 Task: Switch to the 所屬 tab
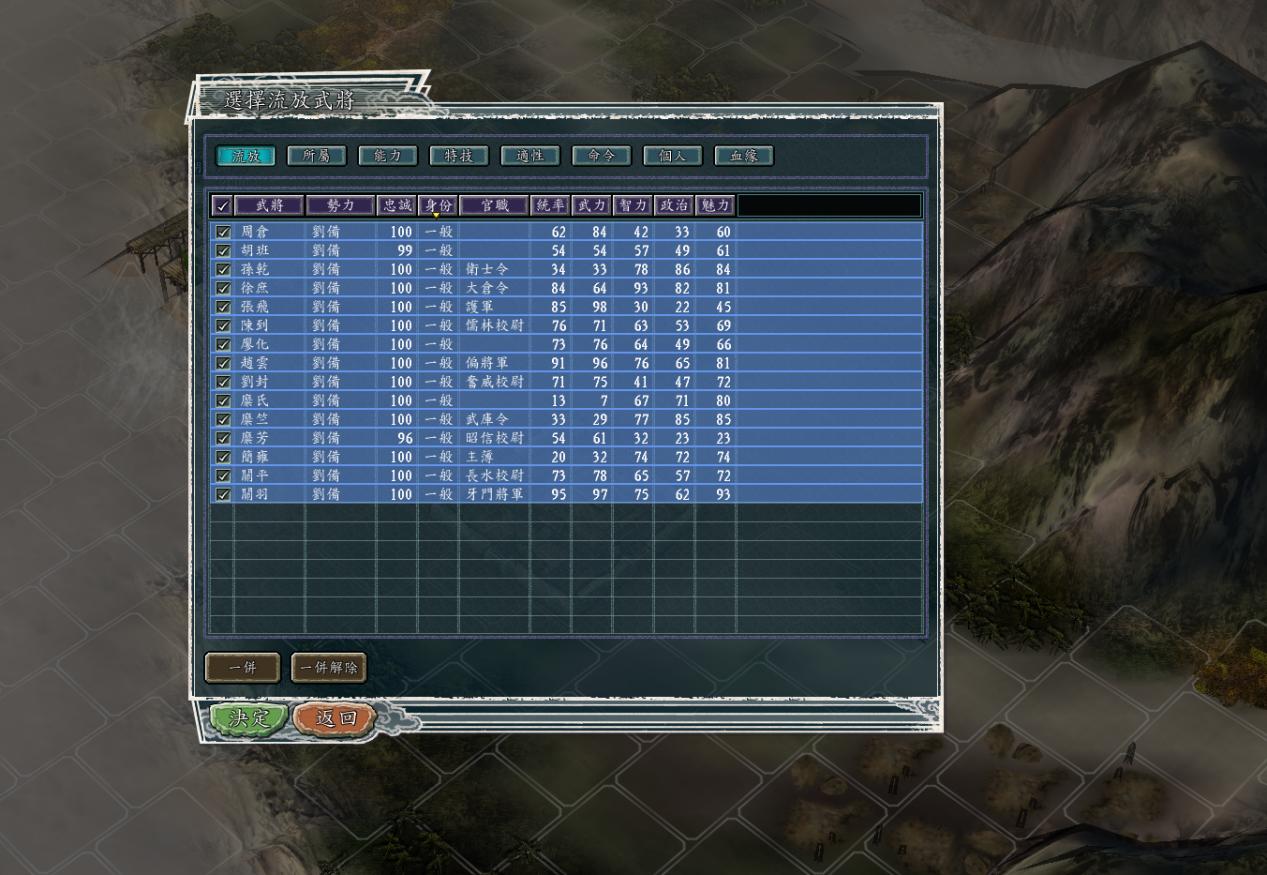[x=316, y=156]
